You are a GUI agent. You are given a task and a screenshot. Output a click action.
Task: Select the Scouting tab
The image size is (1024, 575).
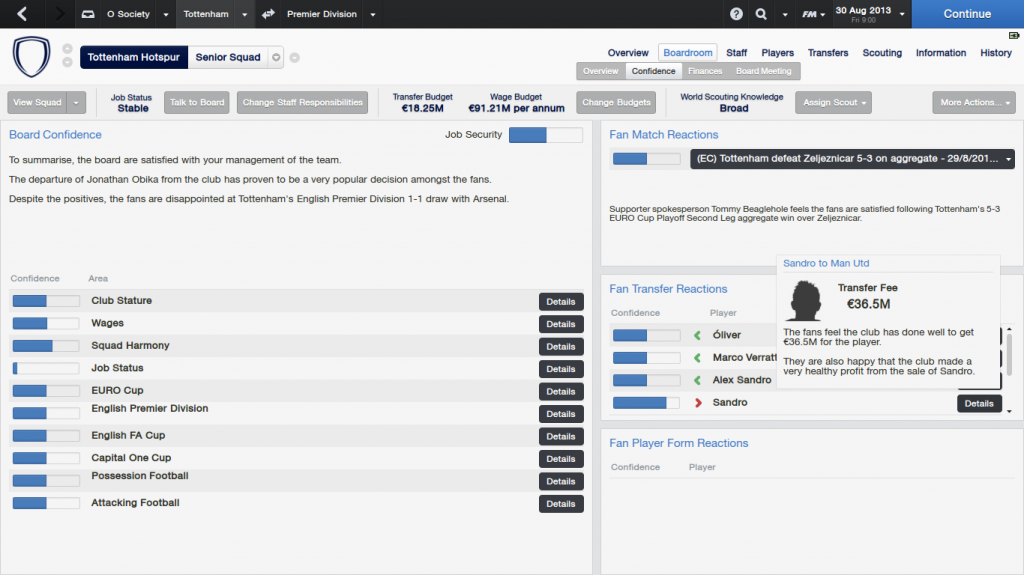coord(882,53)
